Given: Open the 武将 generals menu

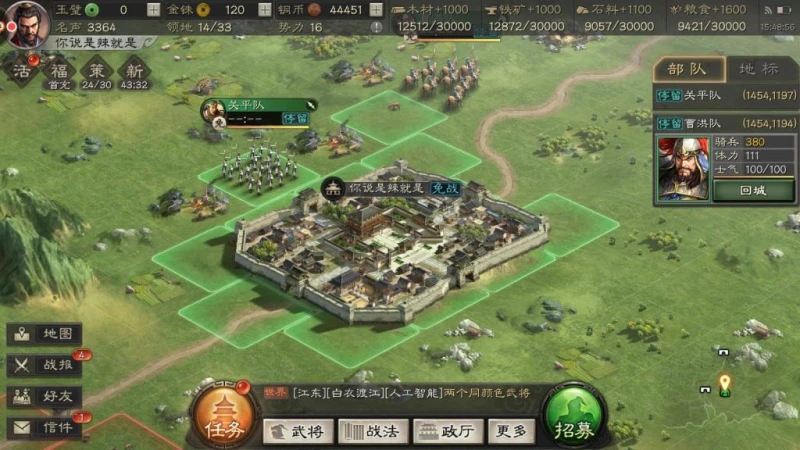Looking at the screenshot, I should (x=298, y=431).
